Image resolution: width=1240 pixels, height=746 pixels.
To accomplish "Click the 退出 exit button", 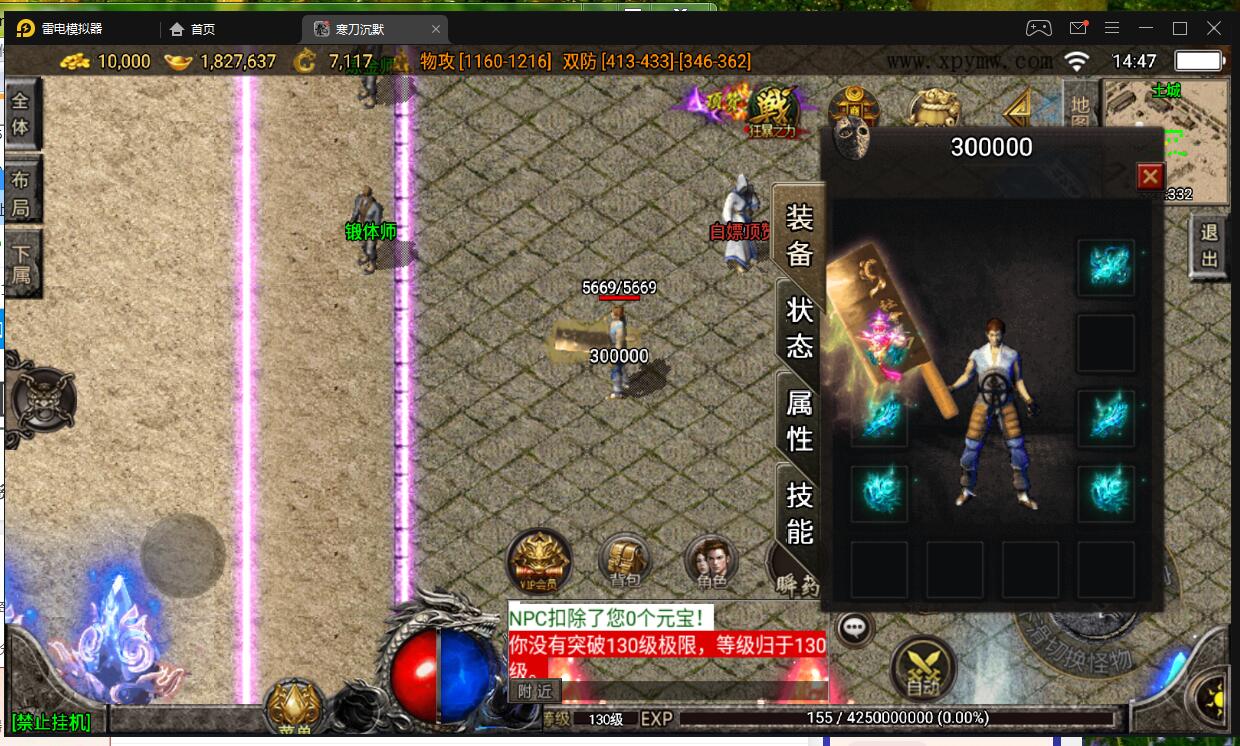I will 1209,247.
